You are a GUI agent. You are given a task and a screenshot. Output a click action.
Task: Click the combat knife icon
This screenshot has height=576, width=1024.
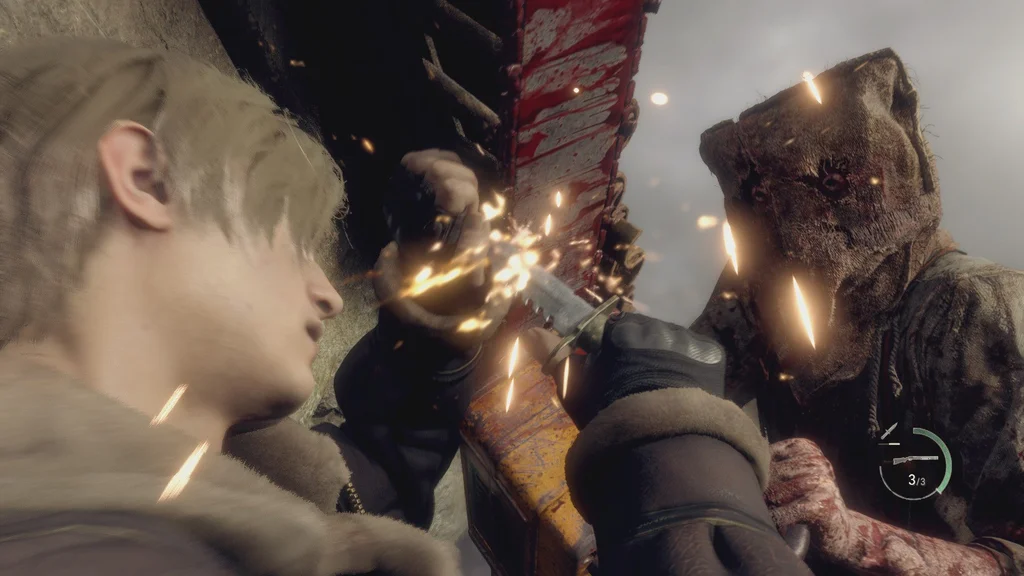[889, 431]
